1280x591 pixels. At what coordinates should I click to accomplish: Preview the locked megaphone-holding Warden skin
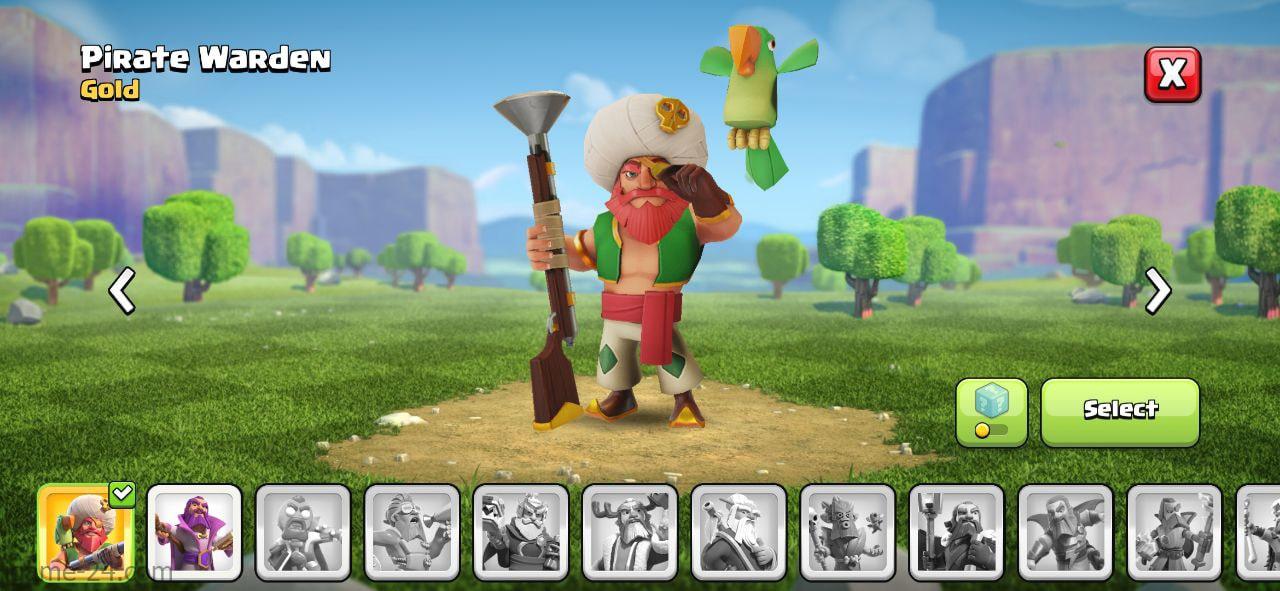[x=412, y=532]
